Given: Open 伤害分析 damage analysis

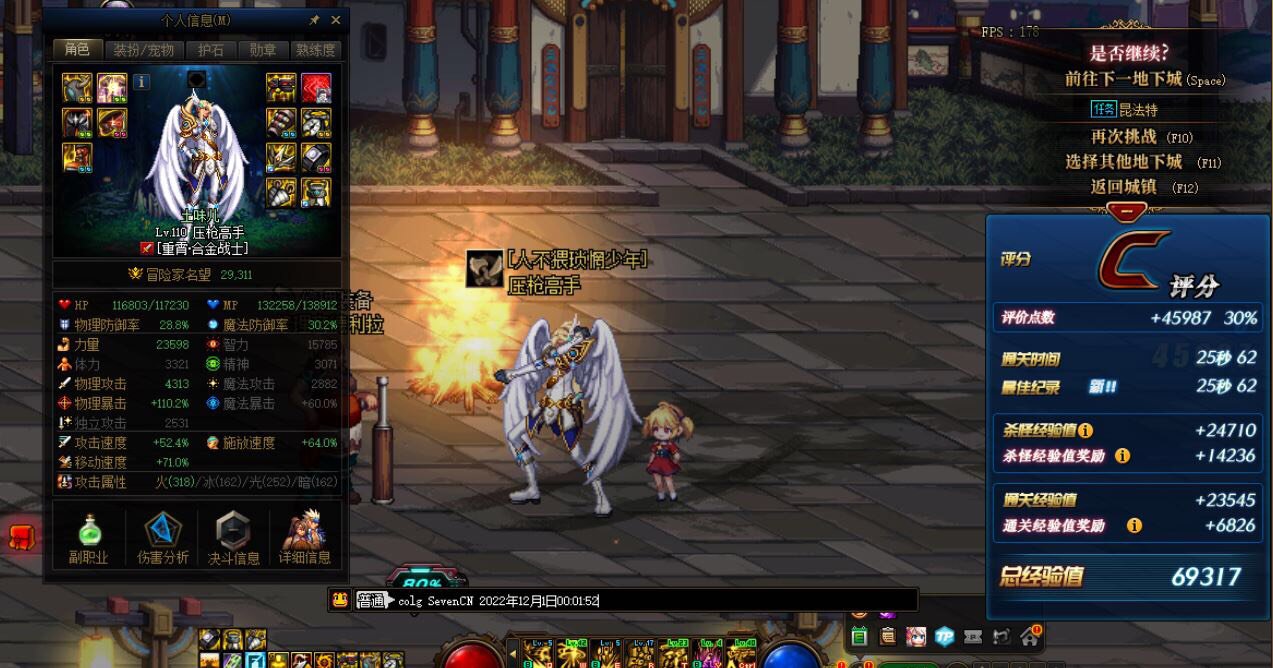Looking at the screenshot, I should [x=162, y=538].
